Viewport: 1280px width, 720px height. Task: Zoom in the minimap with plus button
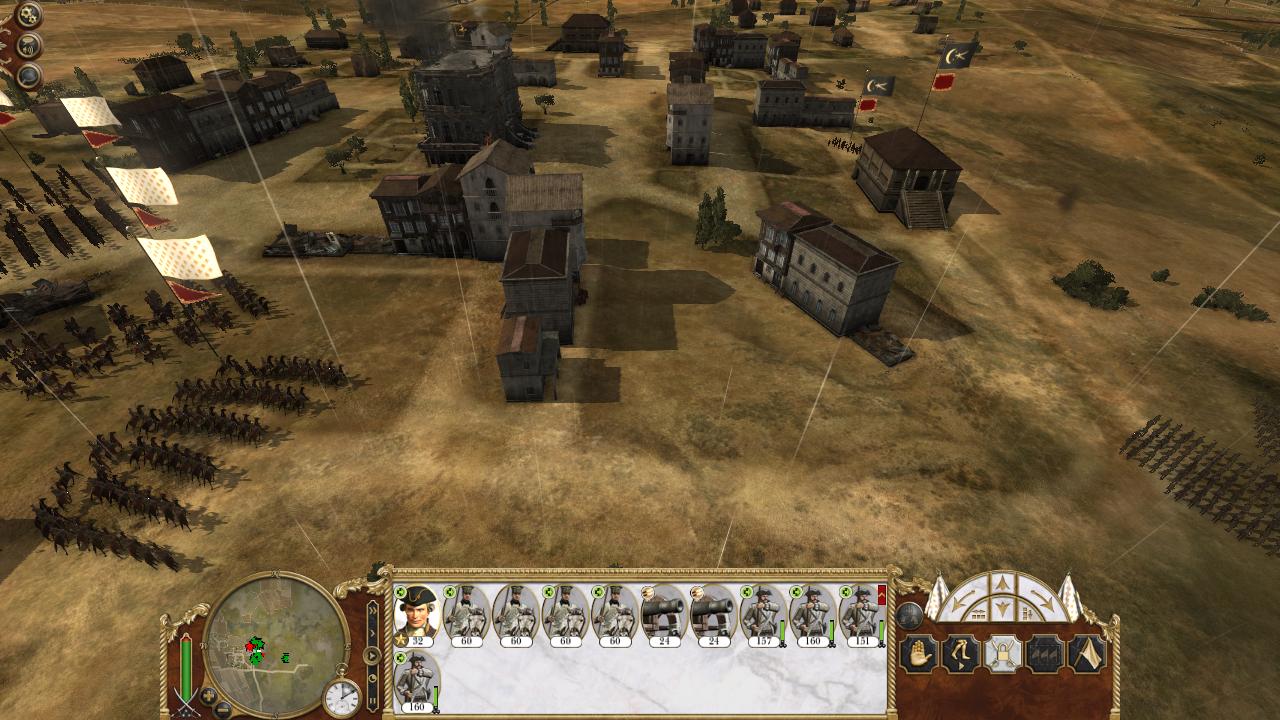[x=209, y=695]
